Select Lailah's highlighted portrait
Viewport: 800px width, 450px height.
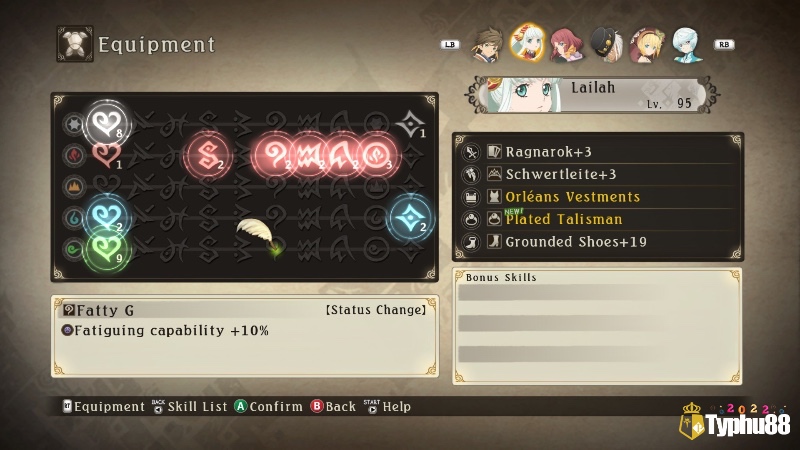pos(527,42)
